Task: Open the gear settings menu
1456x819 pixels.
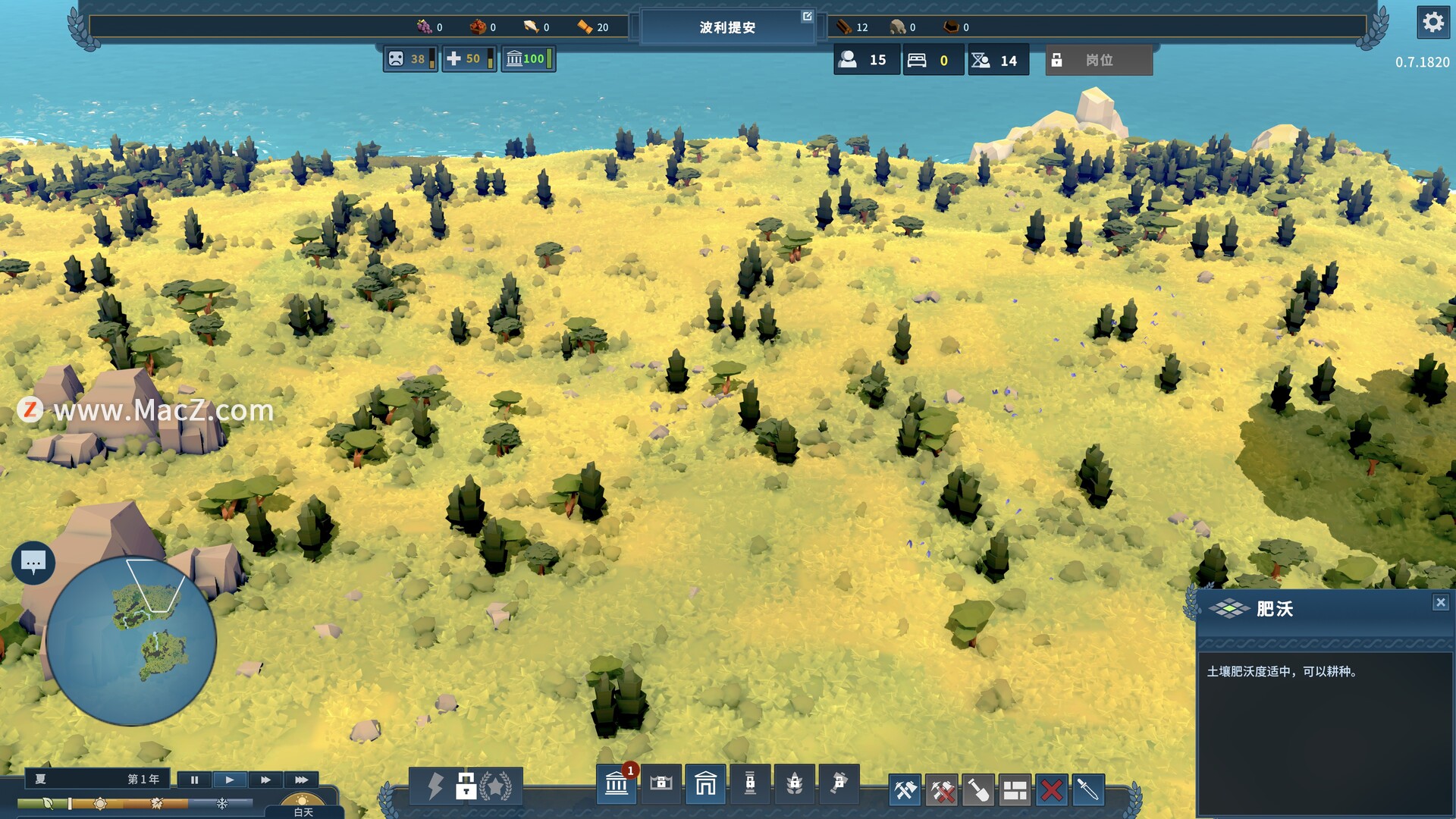Action: (1432, 22)
